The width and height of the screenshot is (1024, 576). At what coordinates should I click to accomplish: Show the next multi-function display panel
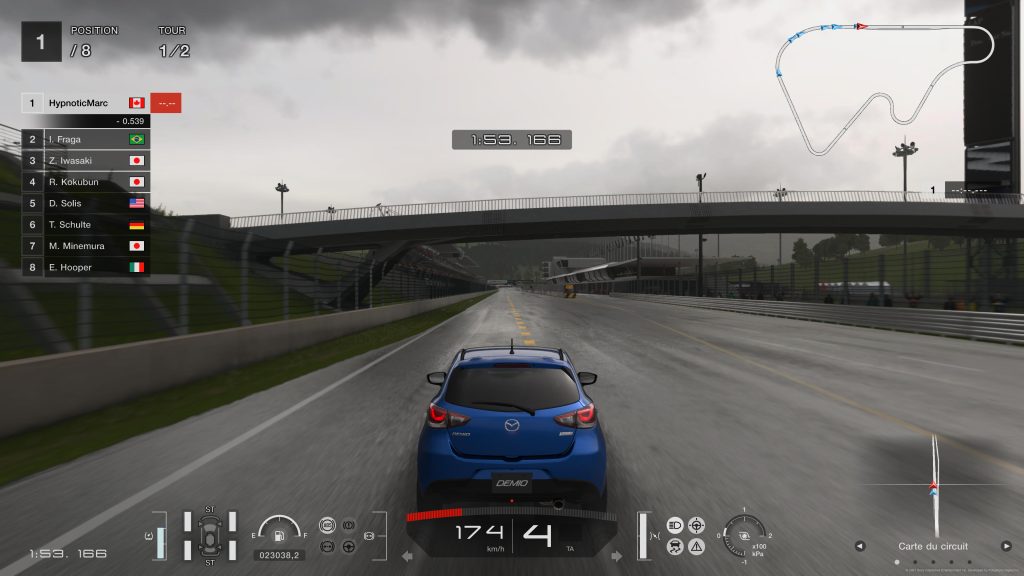(x=1006, y=546)
